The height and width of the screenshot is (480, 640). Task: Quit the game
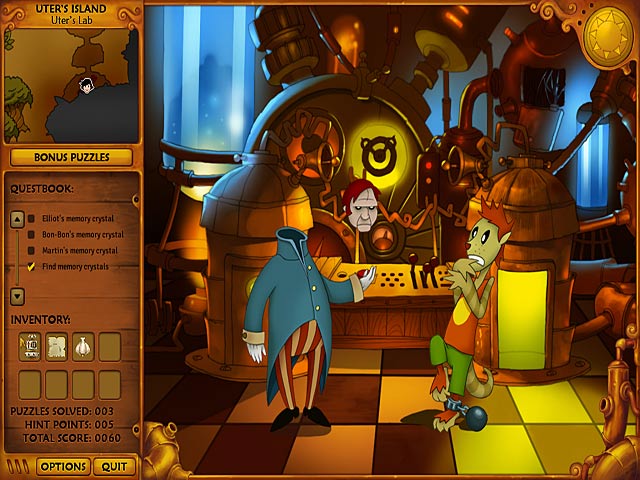[x=114, y=466]
